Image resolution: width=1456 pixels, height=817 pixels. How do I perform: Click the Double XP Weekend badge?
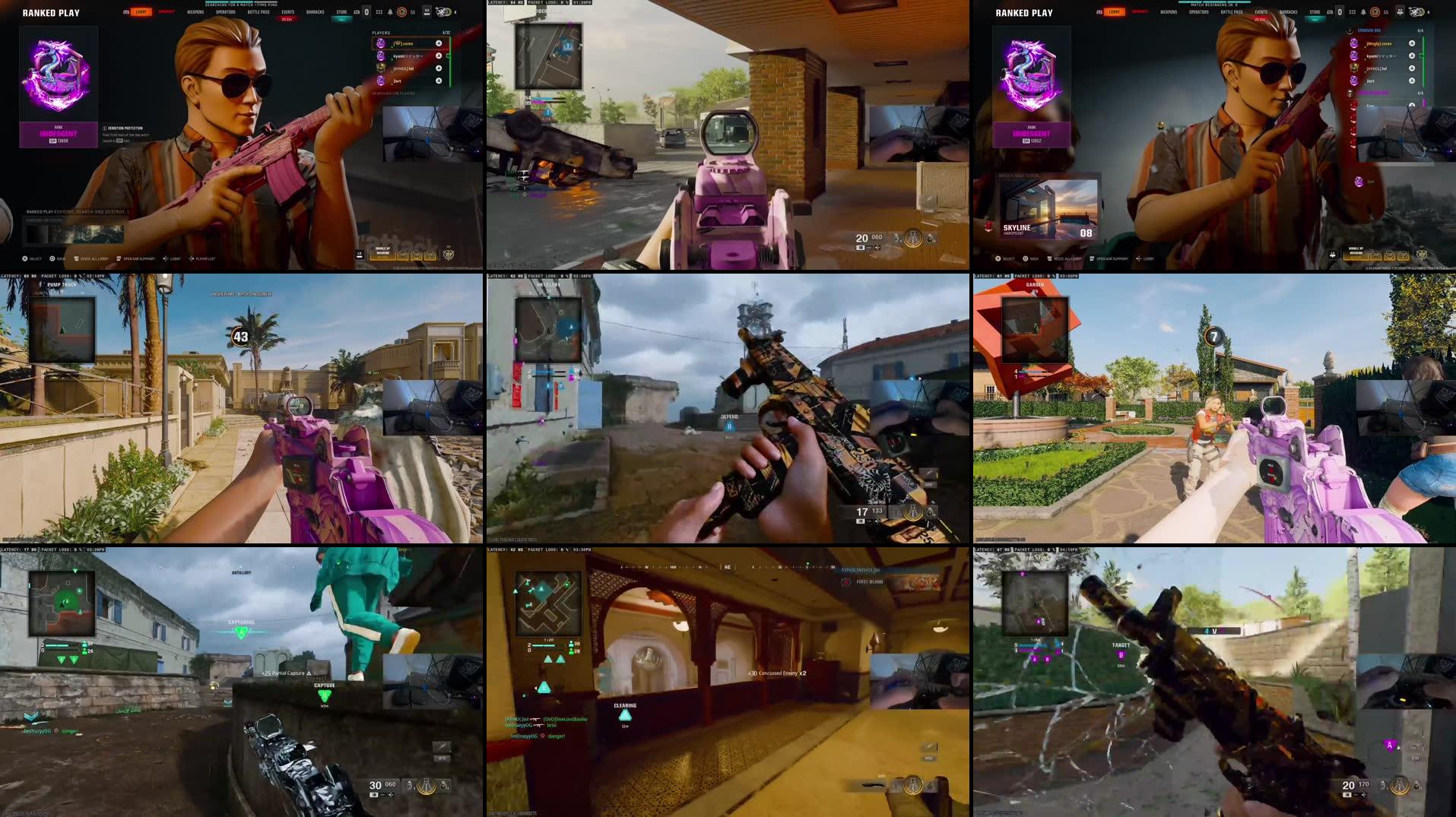(x=382, y=252)
